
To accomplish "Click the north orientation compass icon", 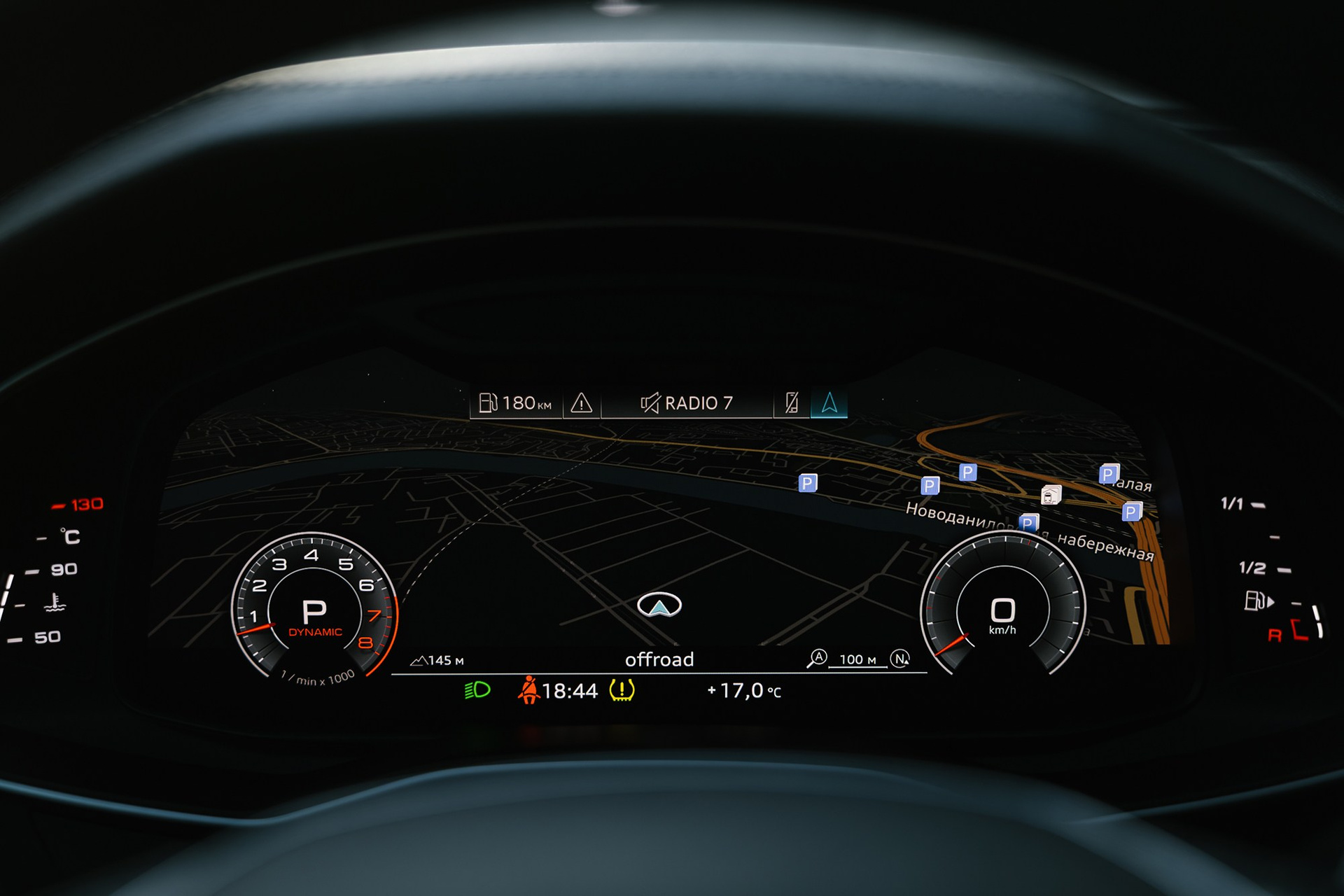I will coord(900,659).
